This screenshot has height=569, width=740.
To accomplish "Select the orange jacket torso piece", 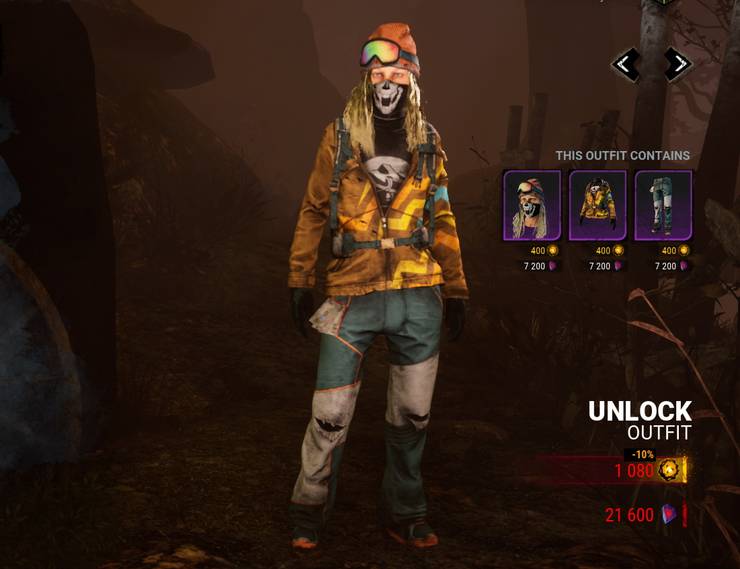I will click(598, 206).
